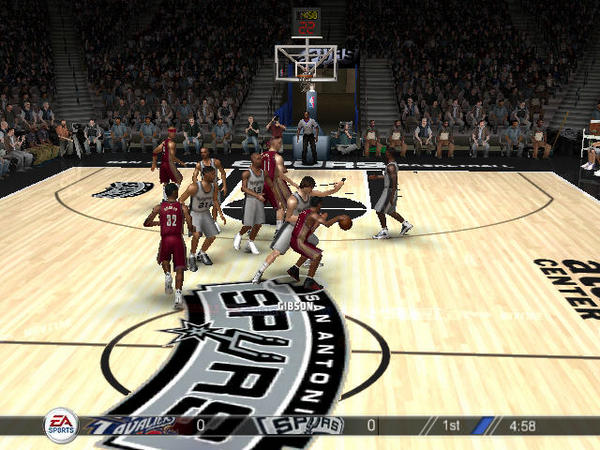This screenshot has height=450, width=600.
Task: Click the EA Sports logo badge
Action: pos(61,426)
